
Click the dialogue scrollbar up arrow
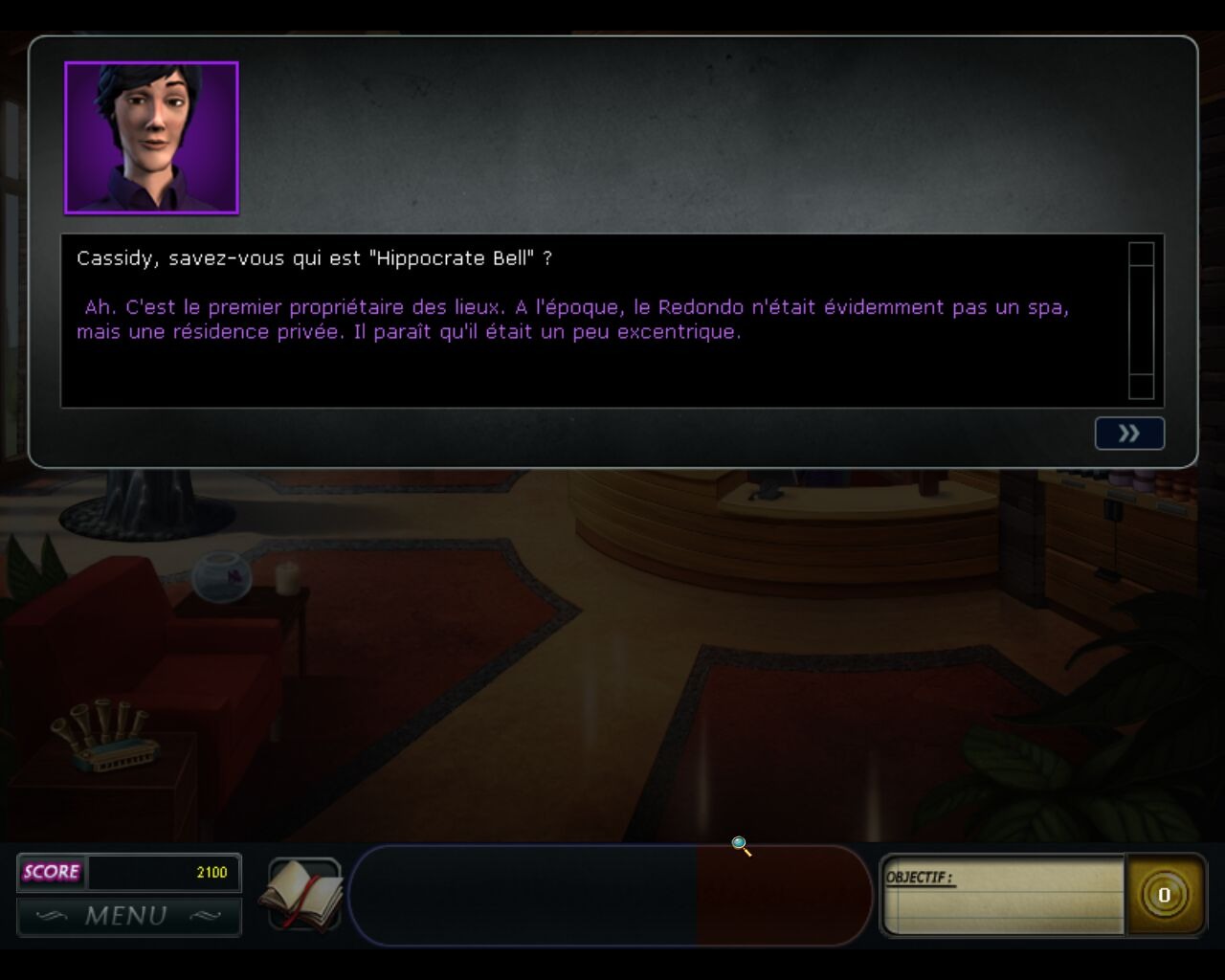1141,255
